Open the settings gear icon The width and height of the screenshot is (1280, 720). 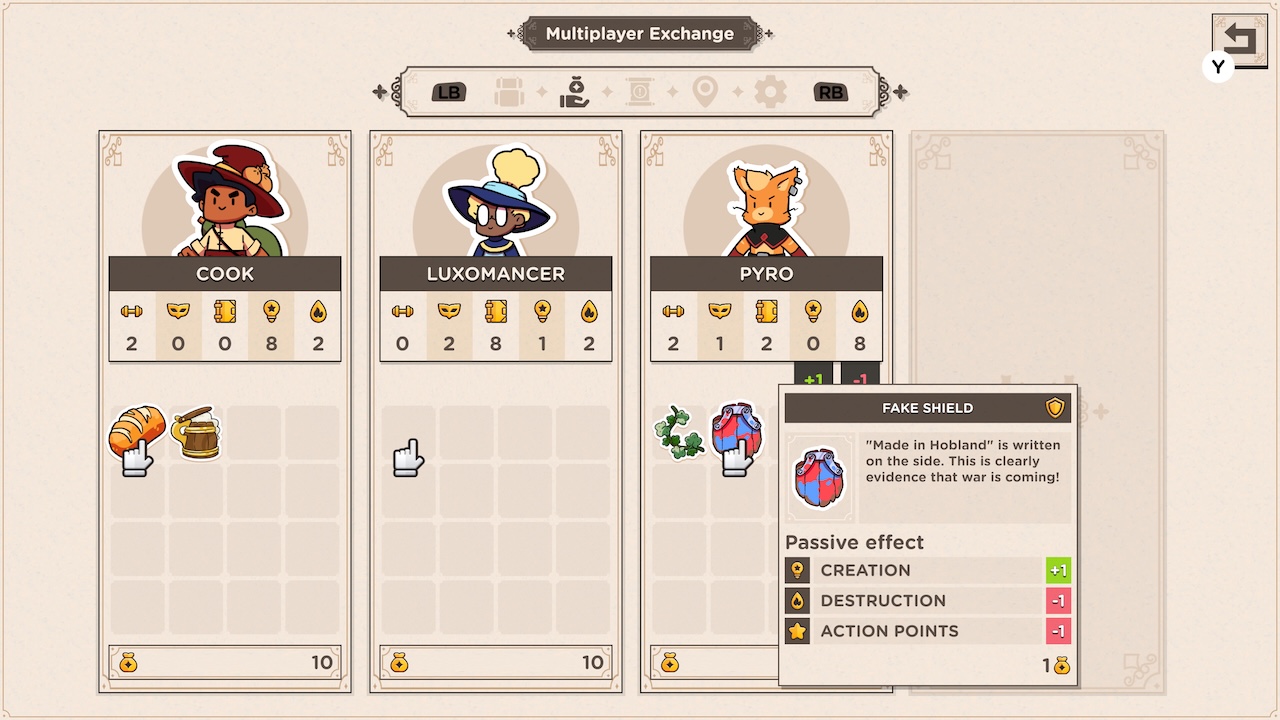[771, 91]
